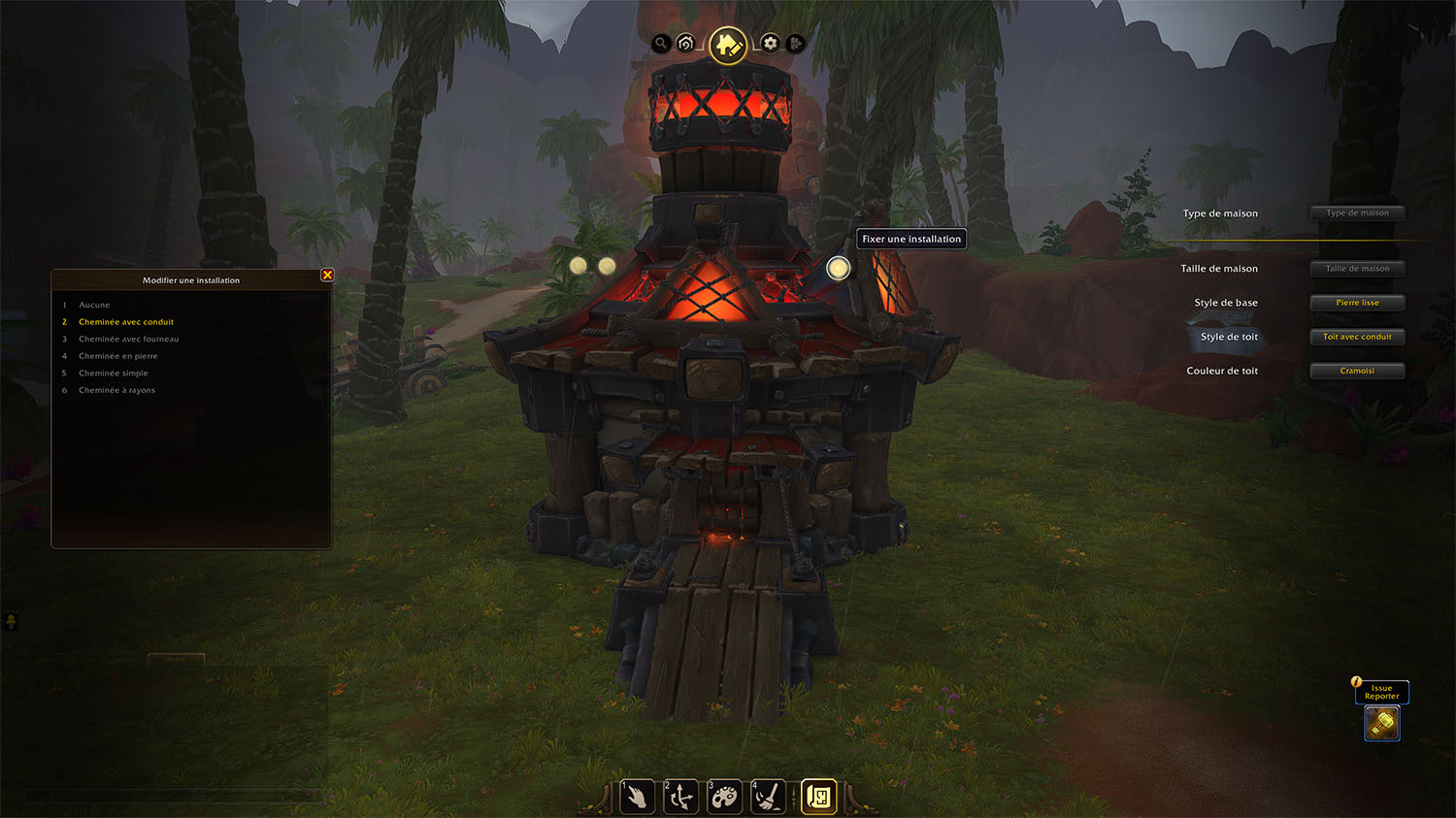The image size is (1456, 818).
Task: Choose the paint palette tool
Action: pos(724,798)
